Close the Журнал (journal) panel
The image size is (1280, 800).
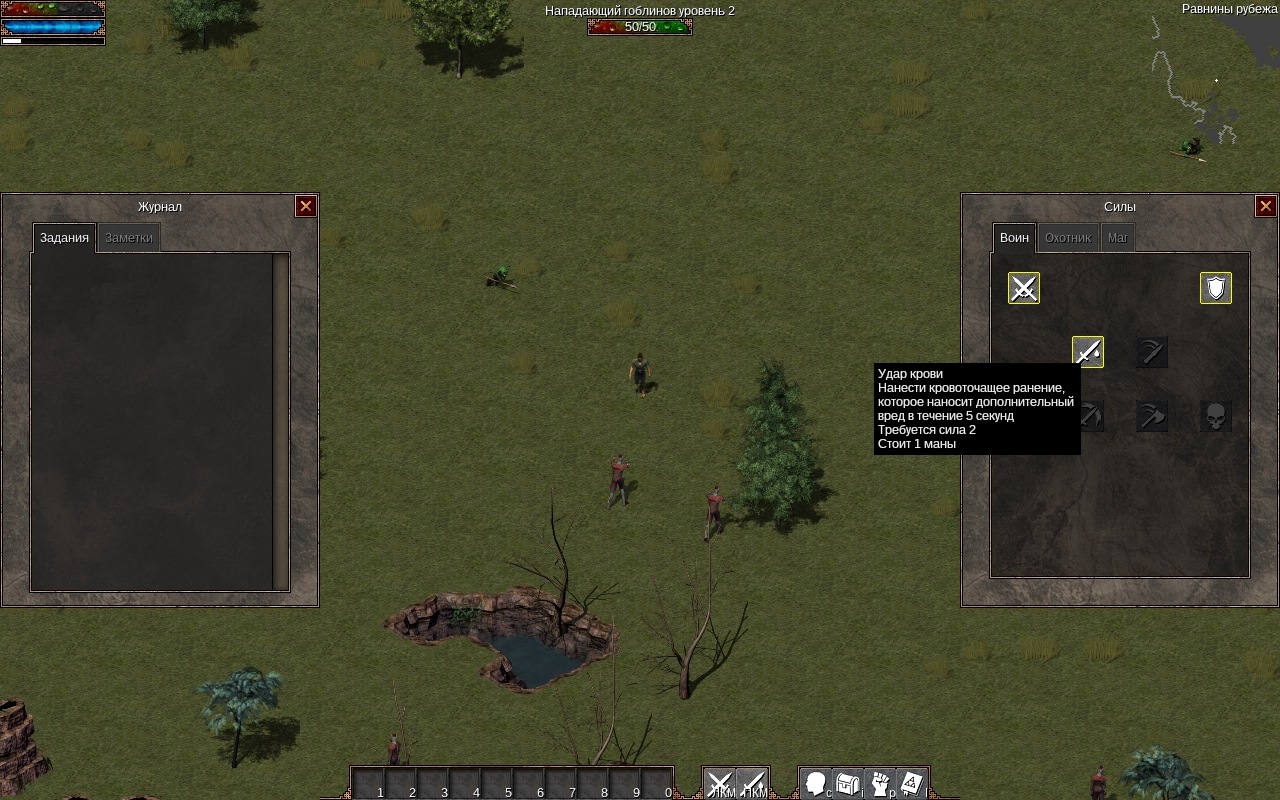click(x=306, y=206)
